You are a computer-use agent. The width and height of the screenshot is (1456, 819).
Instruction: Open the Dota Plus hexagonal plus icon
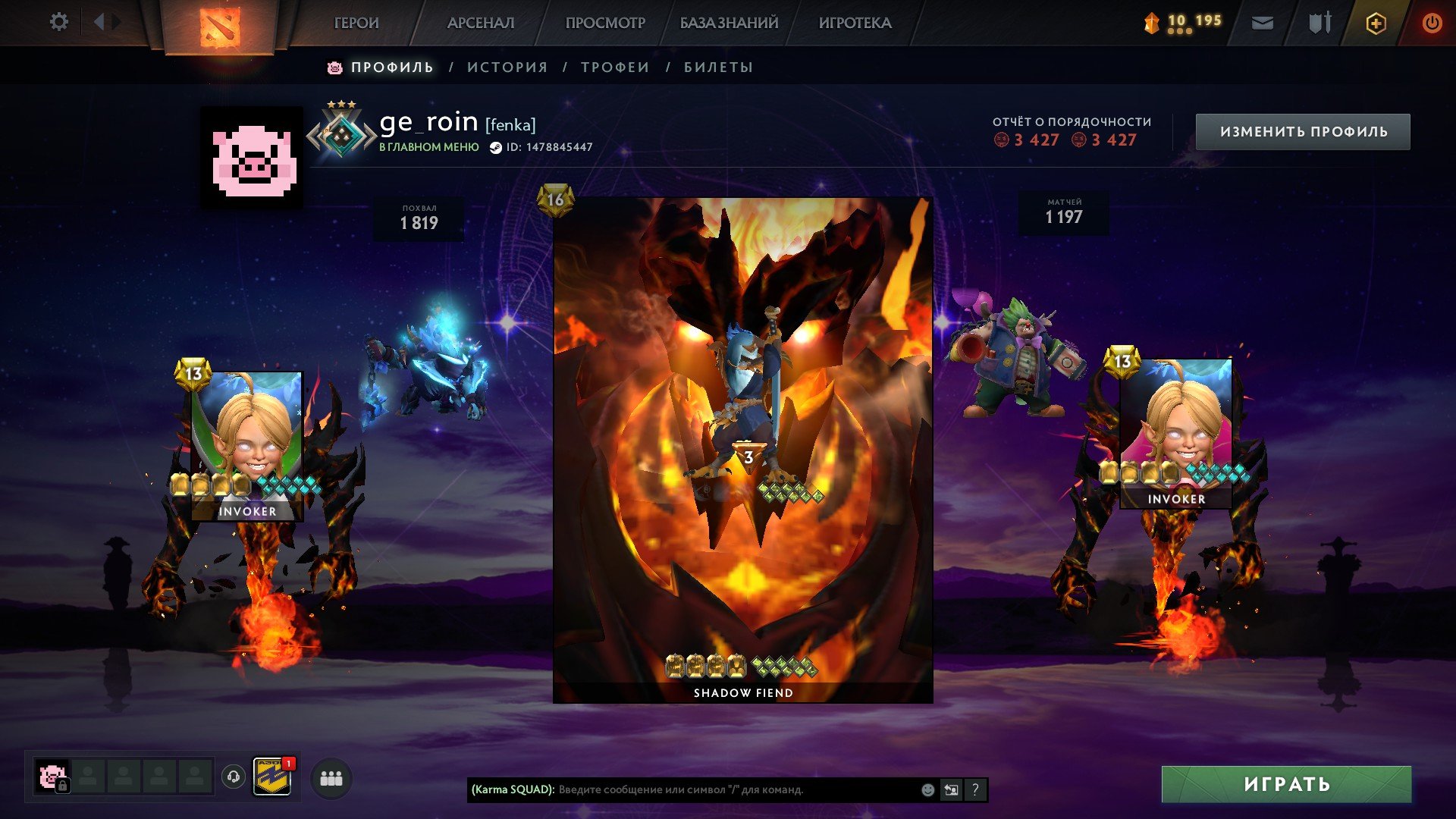(1375, 22)
